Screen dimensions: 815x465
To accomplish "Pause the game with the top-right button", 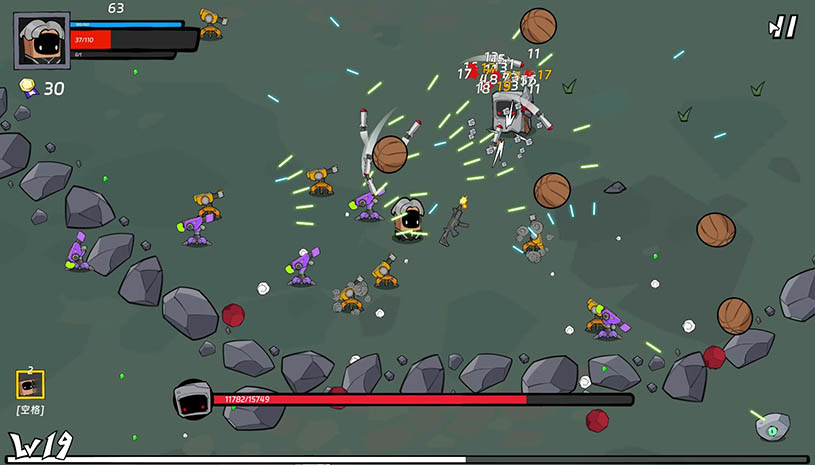I will click(x=783, y=27).
